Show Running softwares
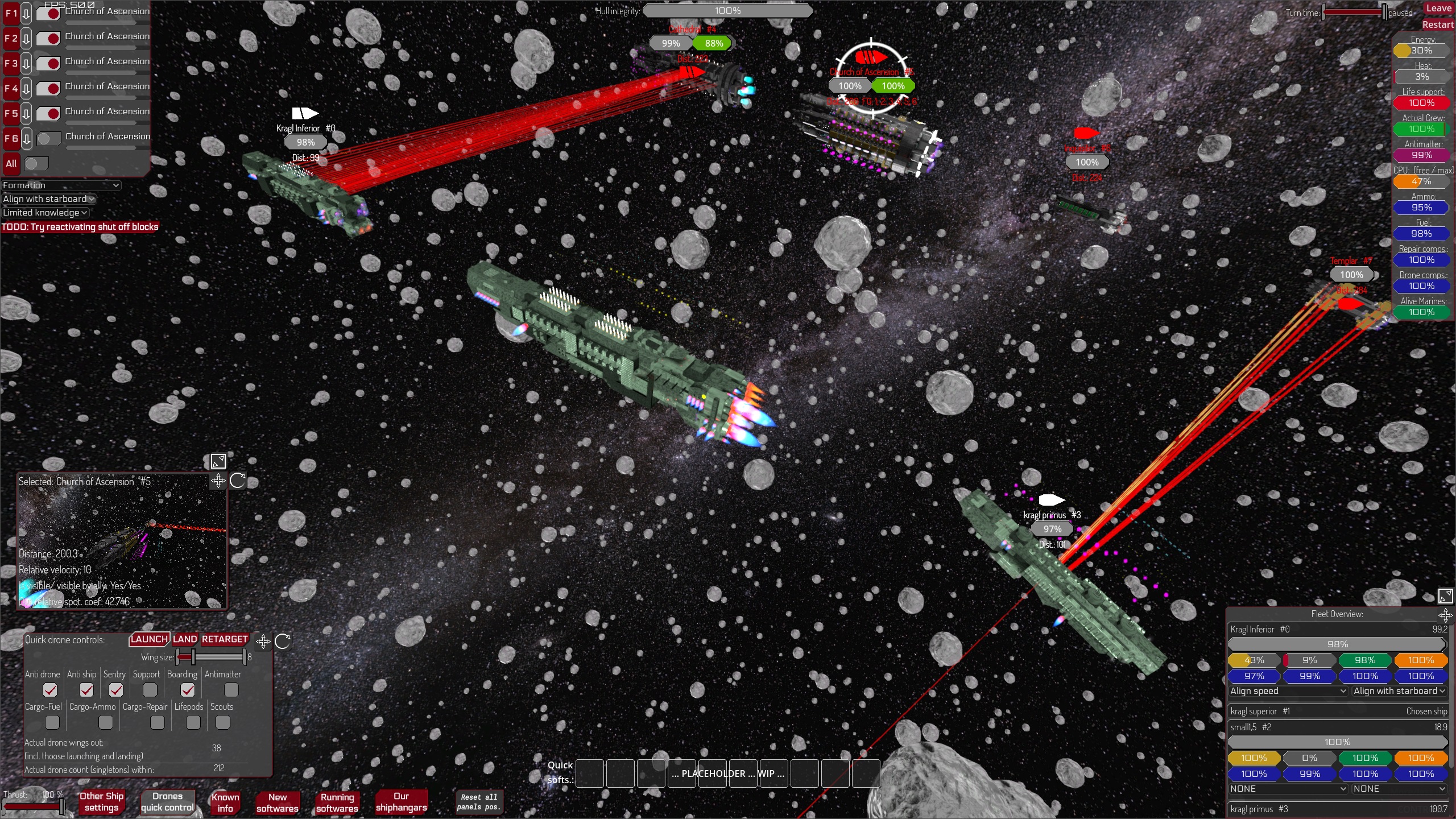Viewport: 1456px width, 819px height. (x=337, y=803)
